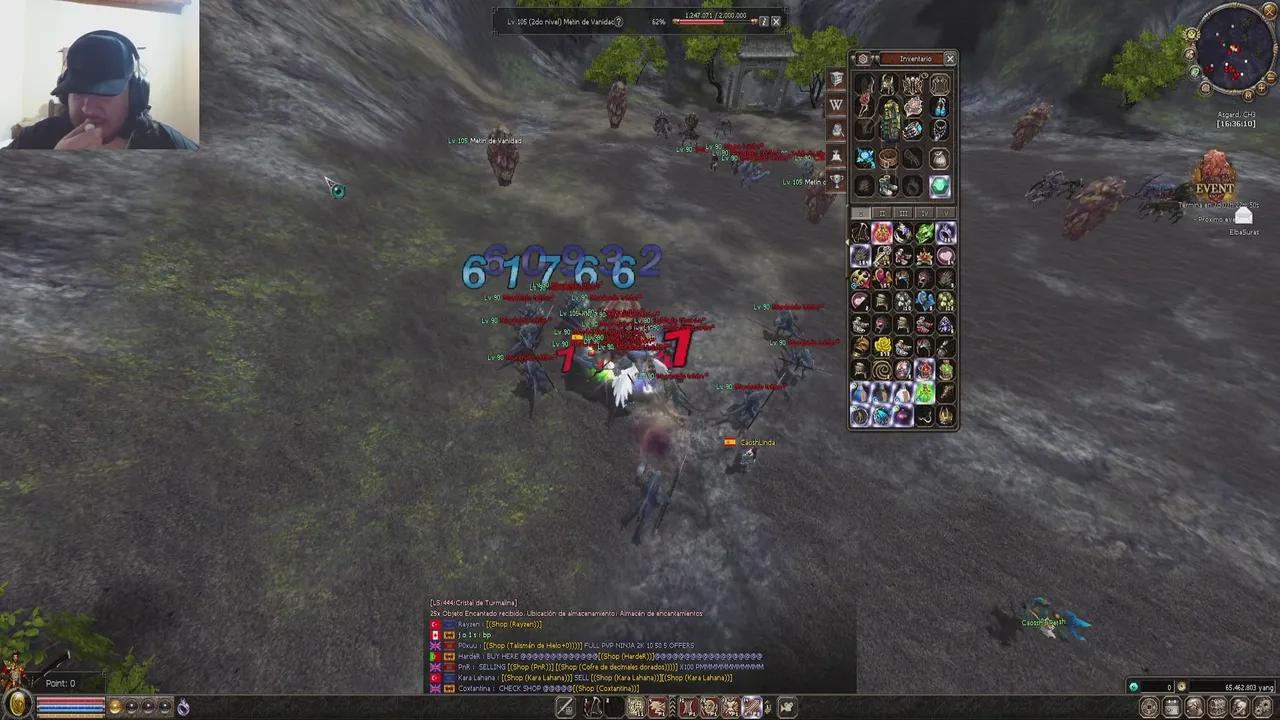Viewport: 1280px width, 720px height.
Task: Click the sword-and-shield icon on the bottom taskbar
Action: 563,707
